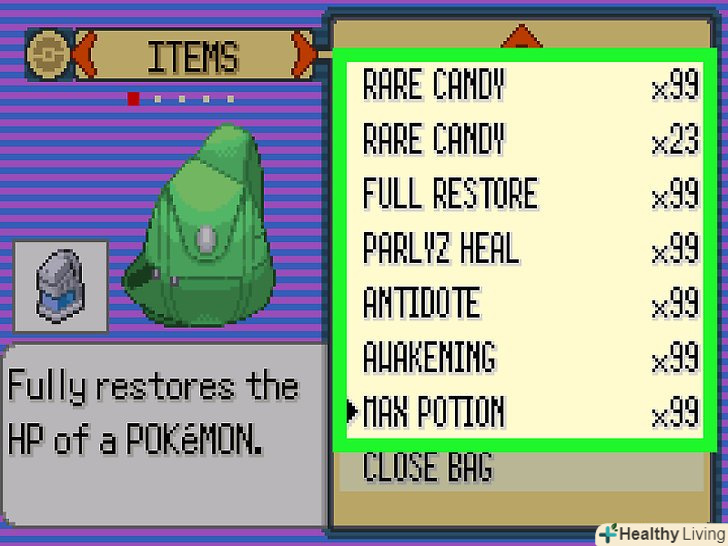Click the red up arrow above the list
This screenshot has height=546, width=728.
coord(520,38)
